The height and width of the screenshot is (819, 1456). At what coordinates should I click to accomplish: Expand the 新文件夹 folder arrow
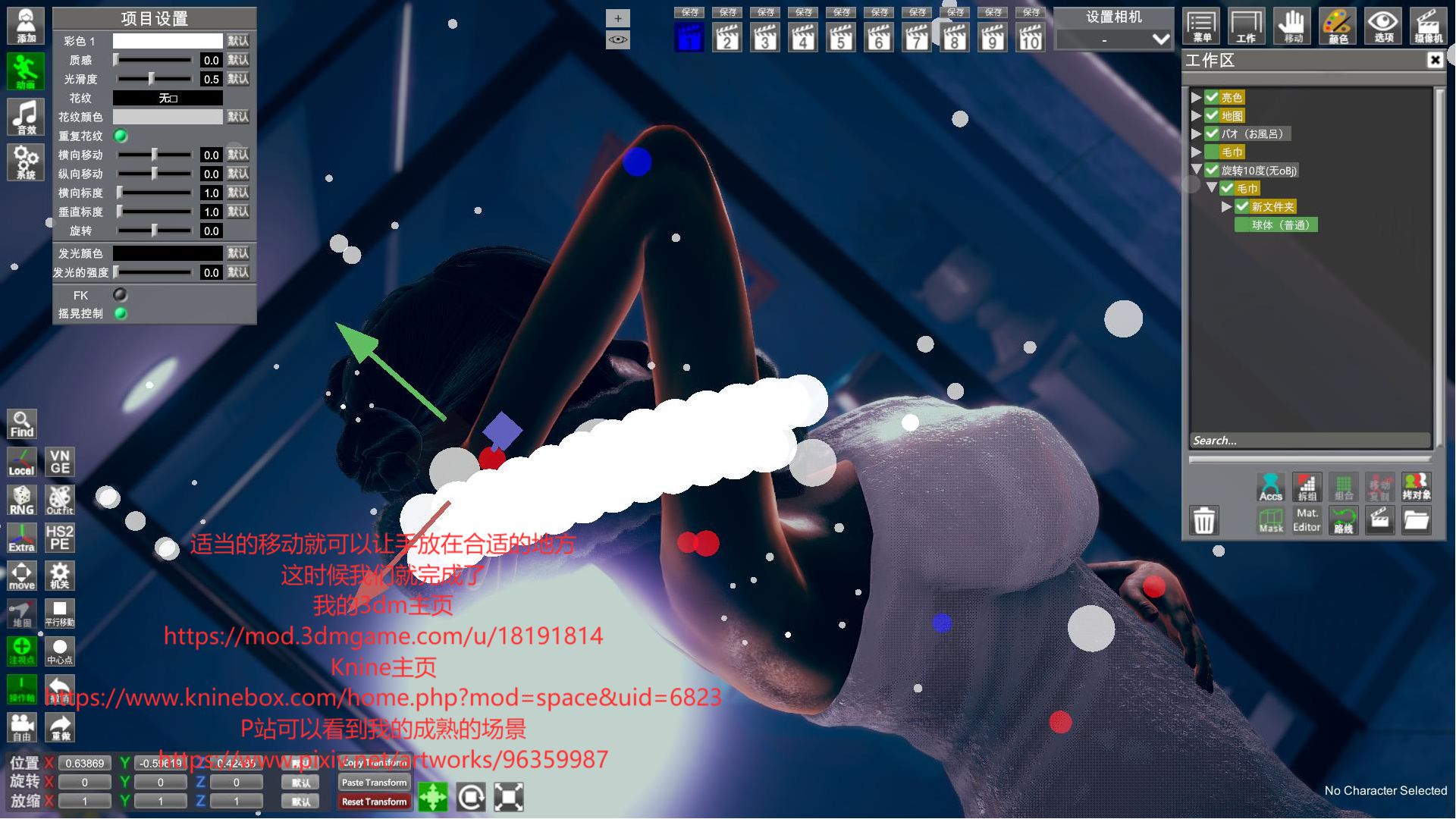[x=1226, y=206]
